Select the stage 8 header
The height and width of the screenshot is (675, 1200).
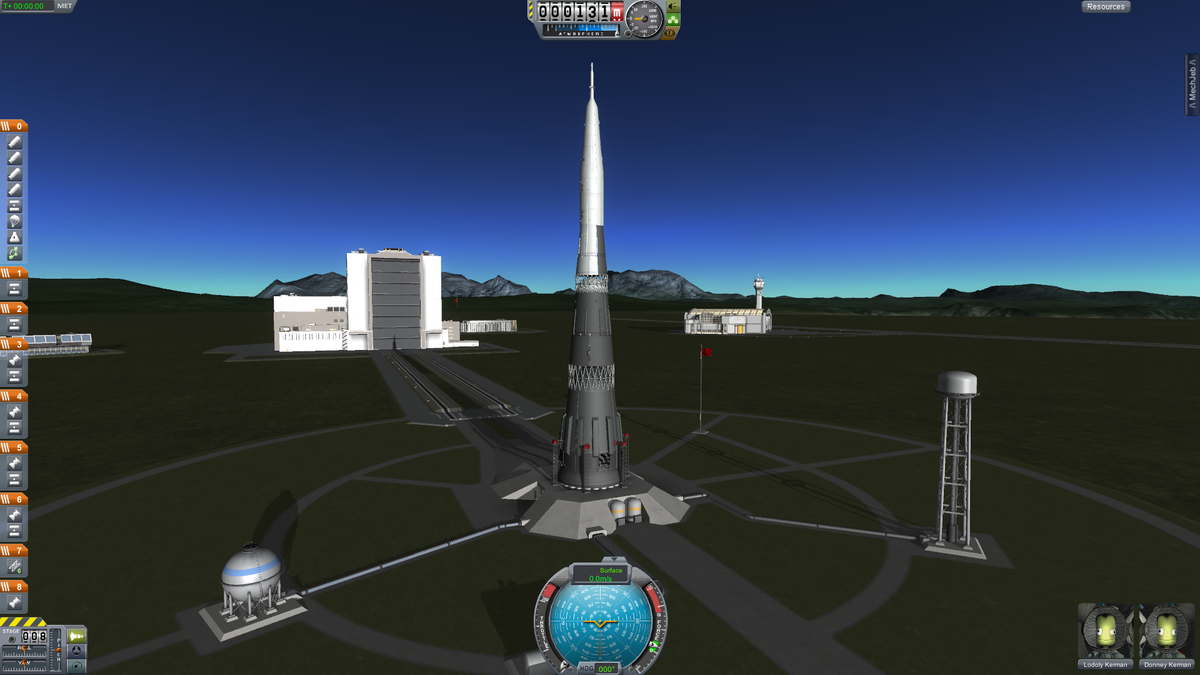14,587
